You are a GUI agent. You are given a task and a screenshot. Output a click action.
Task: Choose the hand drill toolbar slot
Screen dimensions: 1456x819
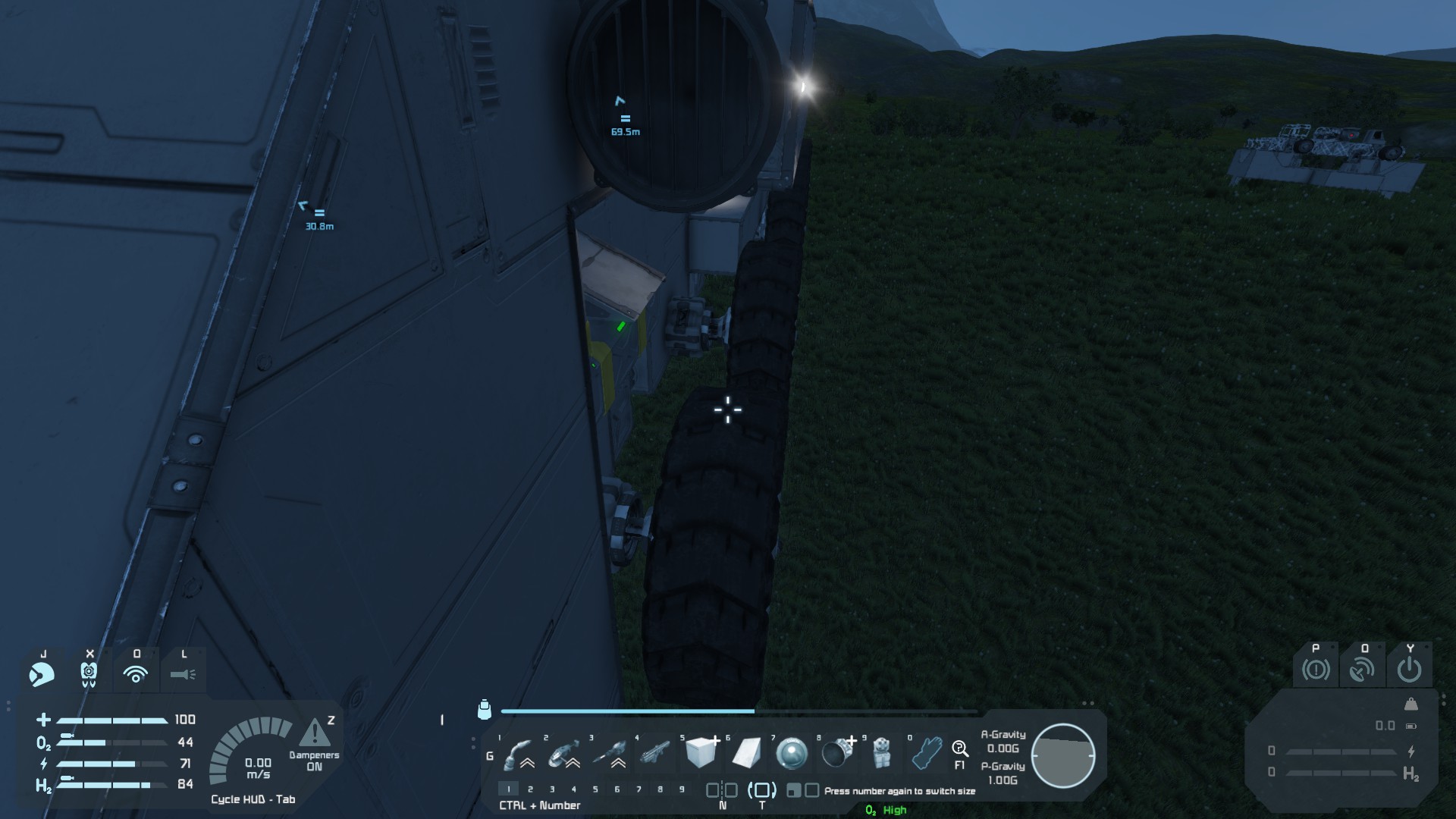tap(610, 754)
